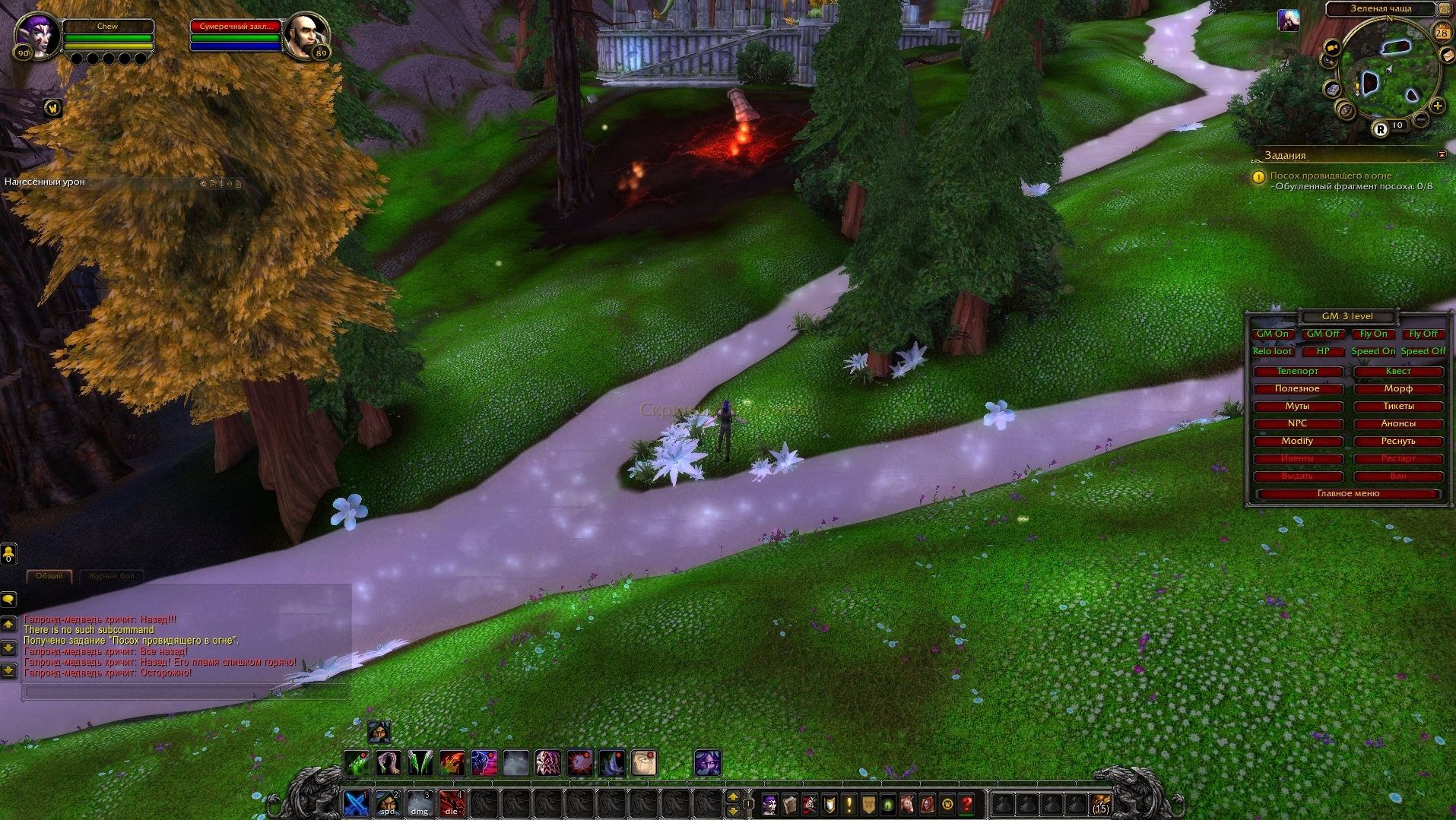This screenshot has height=820, width=1456.
Task: Use the 'die' macro in slot 4
Action: 452,803
